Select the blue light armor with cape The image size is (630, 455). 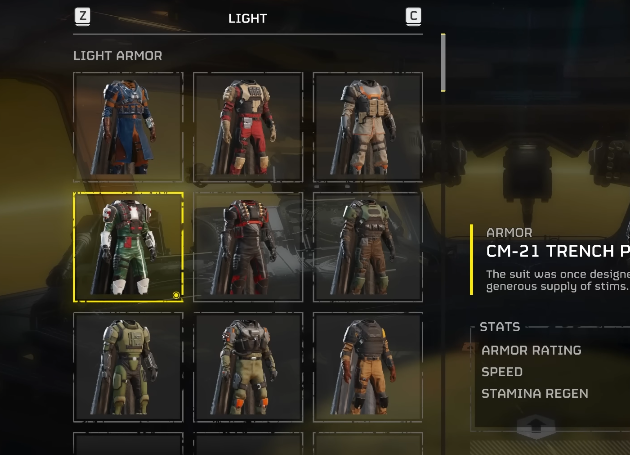coord(128,127)
